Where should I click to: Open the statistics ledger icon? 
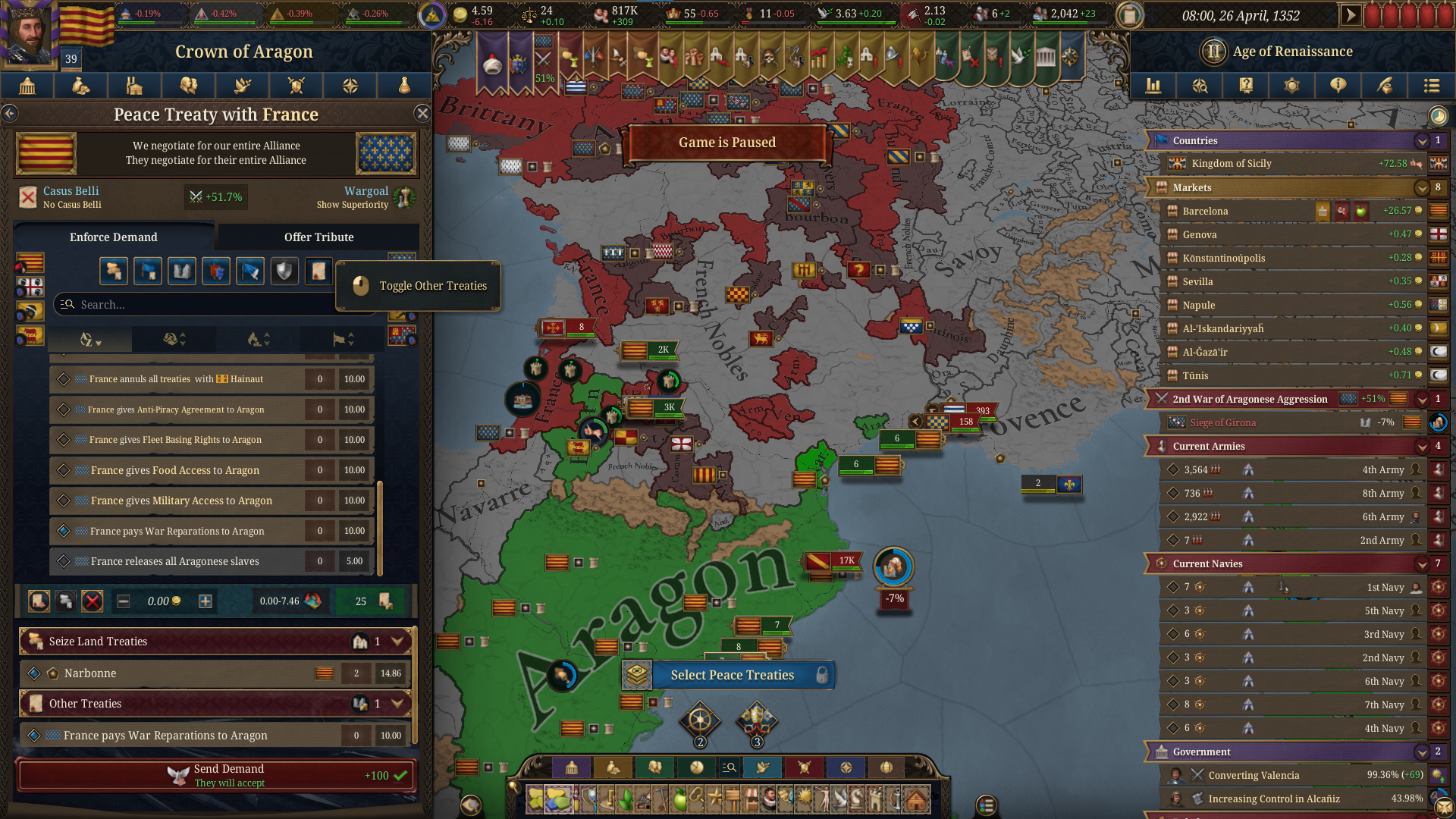[1153, 86]
